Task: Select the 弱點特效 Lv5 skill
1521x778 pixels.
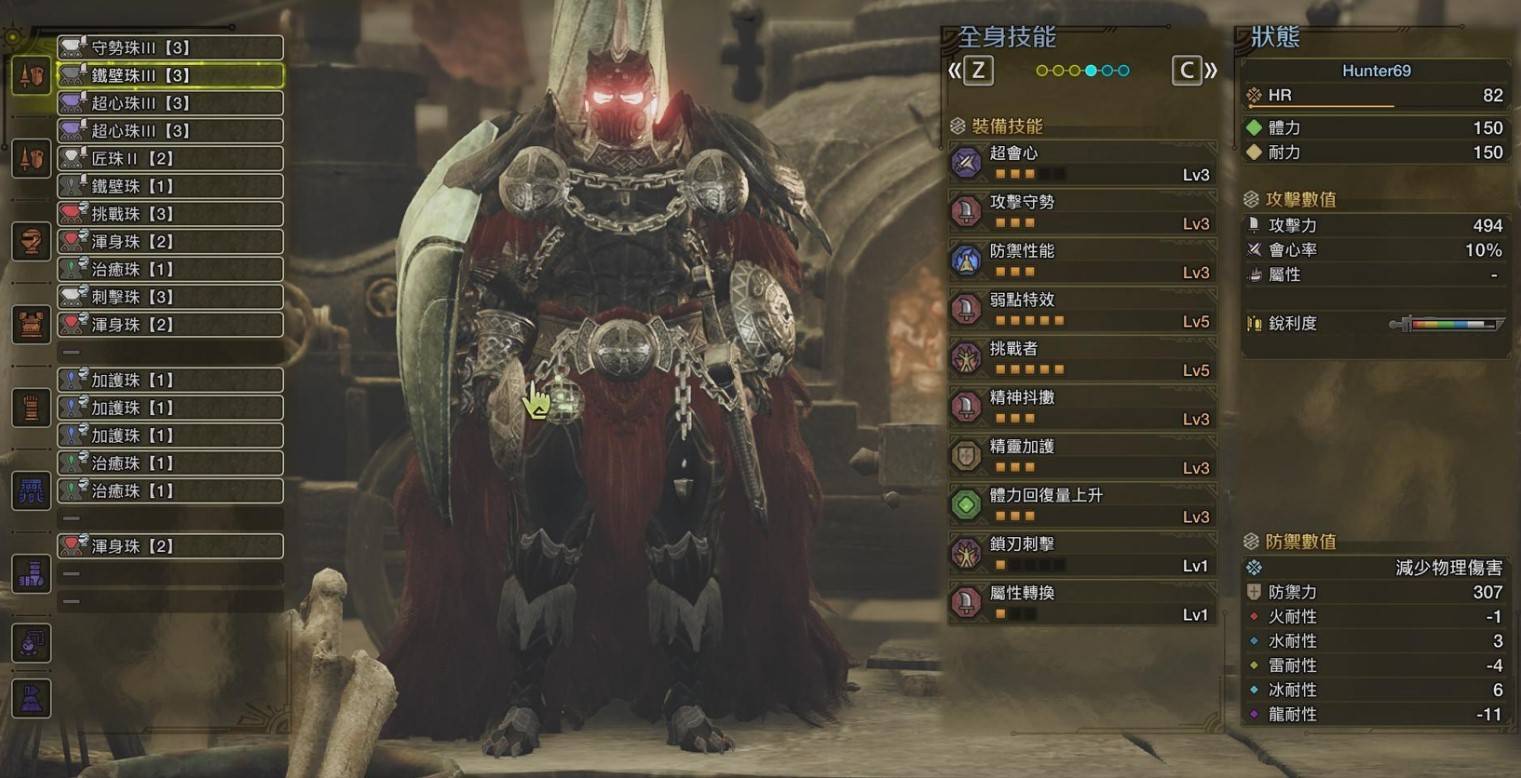Action: (x=1082, y=310)
